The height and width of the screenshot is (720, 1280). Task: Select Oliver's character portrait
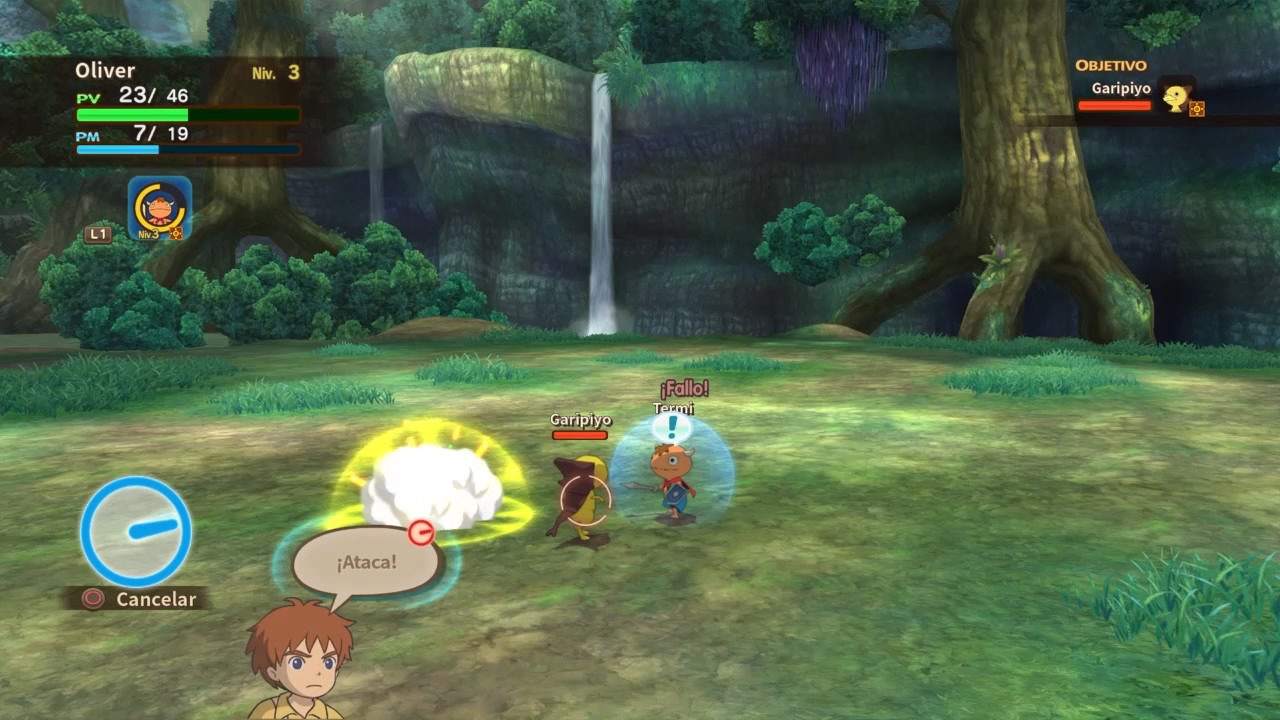pos(300,660)
